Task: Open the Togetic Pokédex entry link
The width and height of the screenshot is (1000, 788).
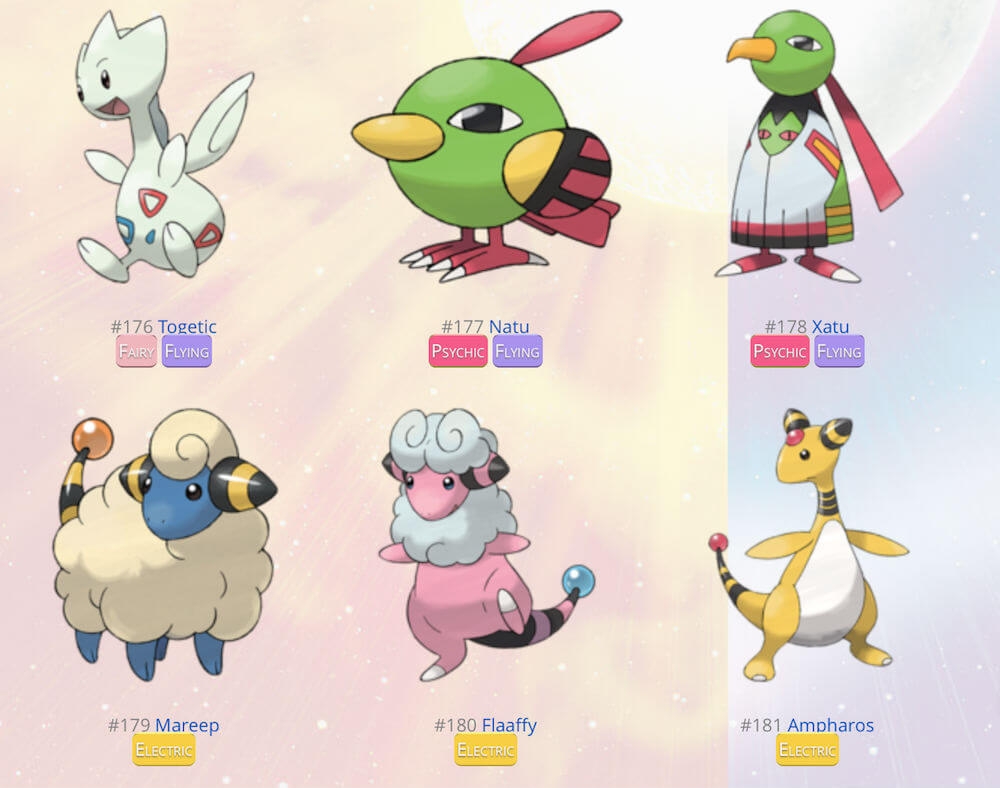Action: point(186,327)
